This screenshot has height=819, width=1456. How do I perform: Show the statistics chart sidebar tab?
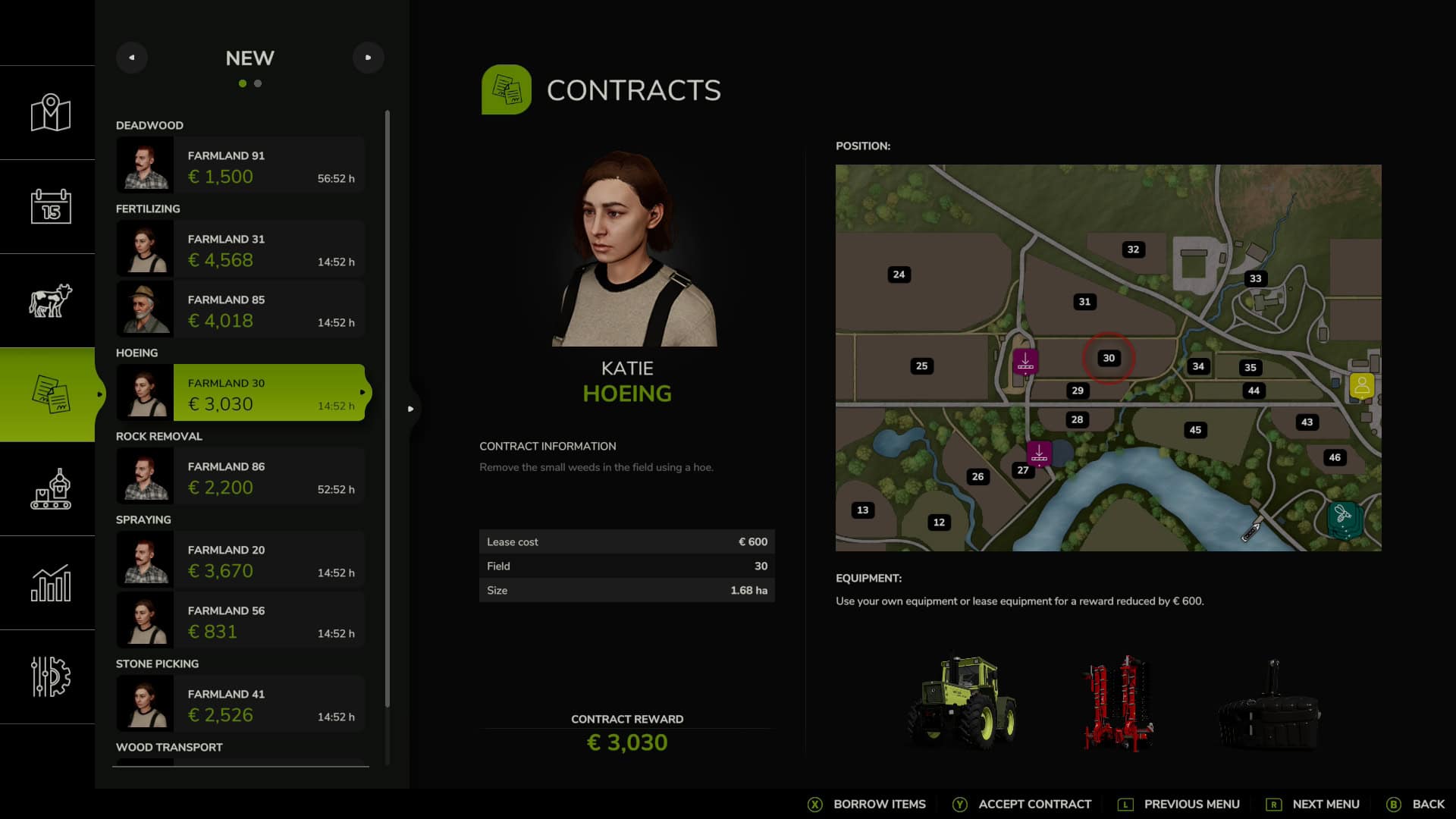pyautogui.click(x=50, y=582)
